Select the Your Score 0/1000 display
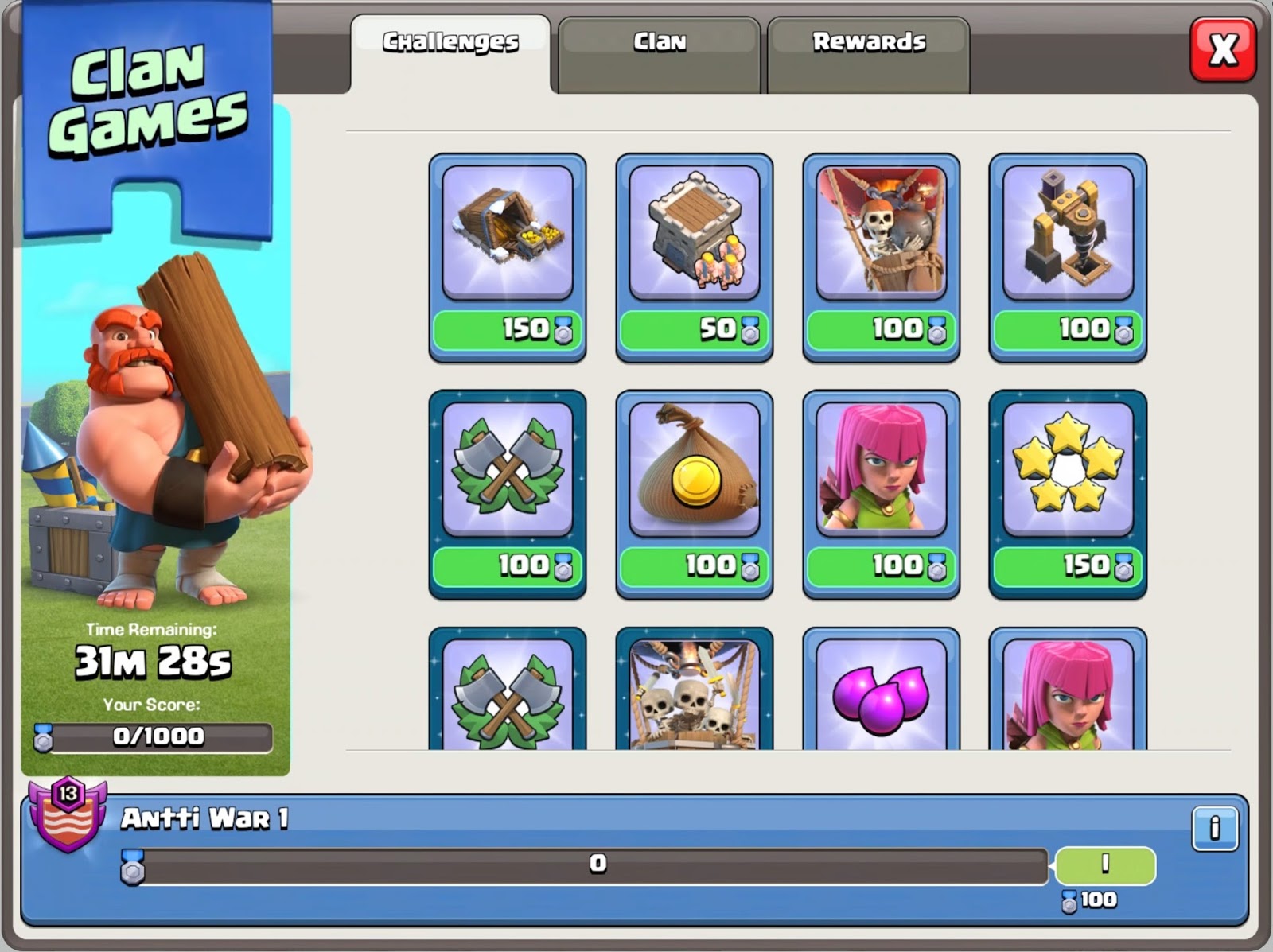 point(156,736)
